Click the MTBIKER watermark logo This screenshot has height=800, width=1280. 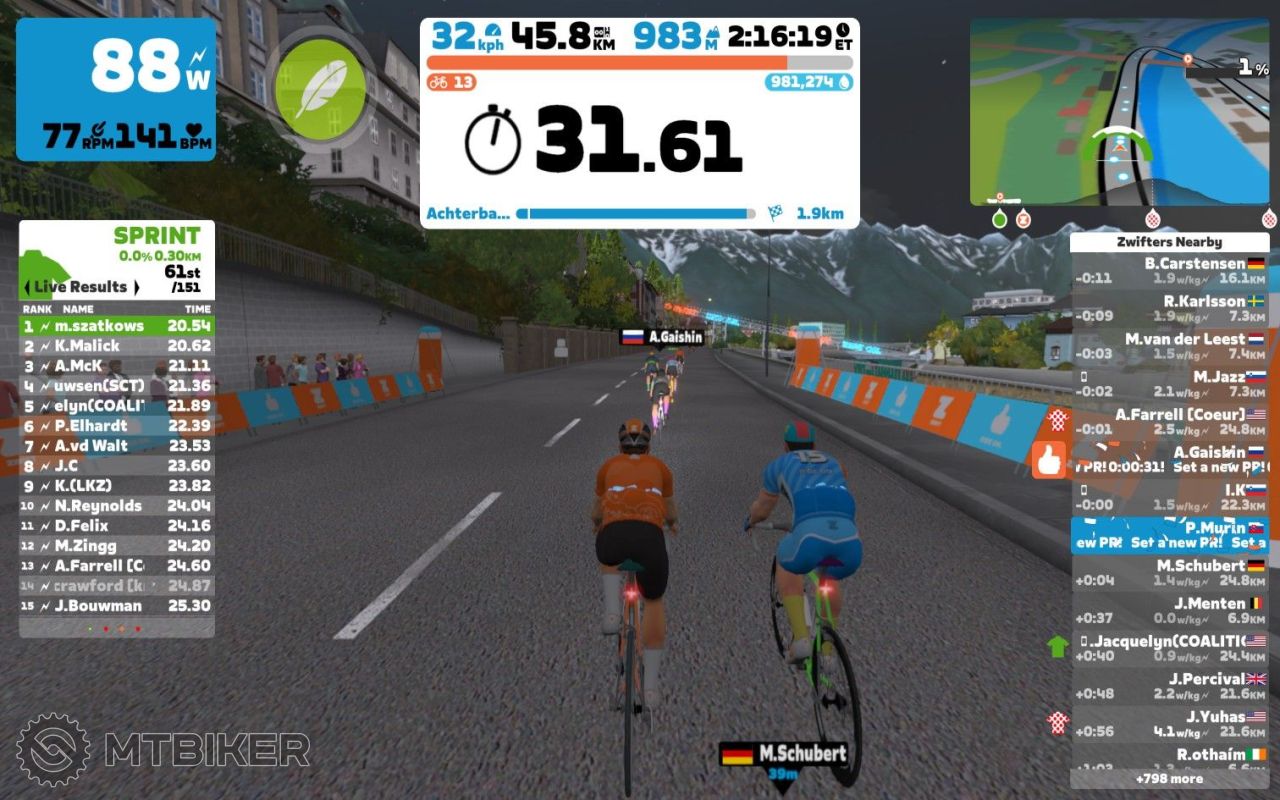click(x=163, y=750)
